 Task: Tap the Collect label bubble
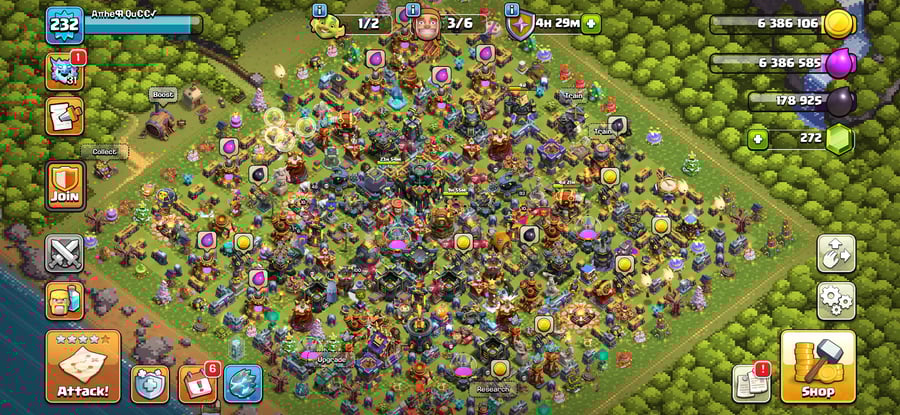(x=105, y=152)
